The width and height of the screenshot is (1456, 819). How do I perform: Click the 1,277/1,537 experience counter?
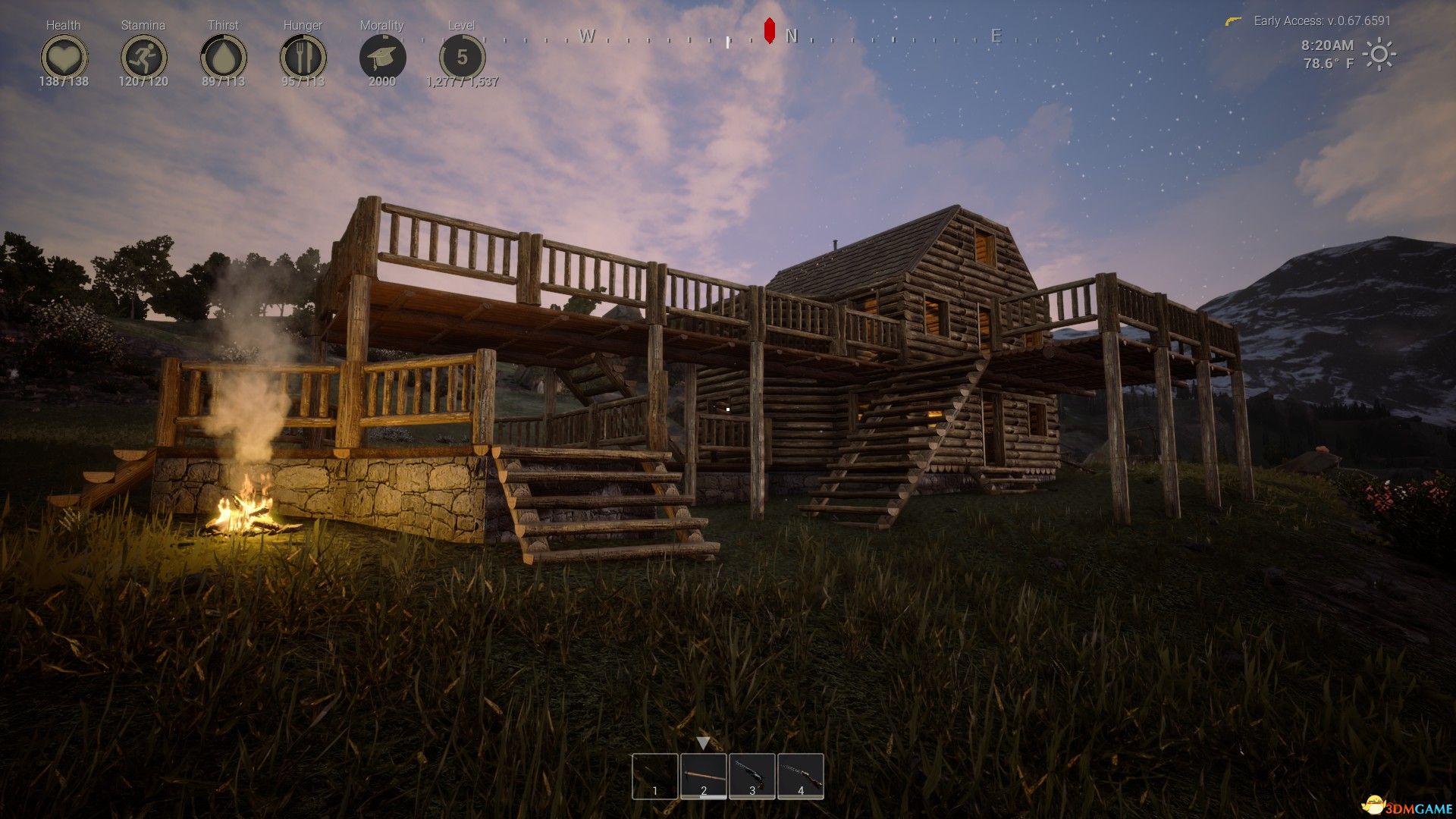coord(462,81)
